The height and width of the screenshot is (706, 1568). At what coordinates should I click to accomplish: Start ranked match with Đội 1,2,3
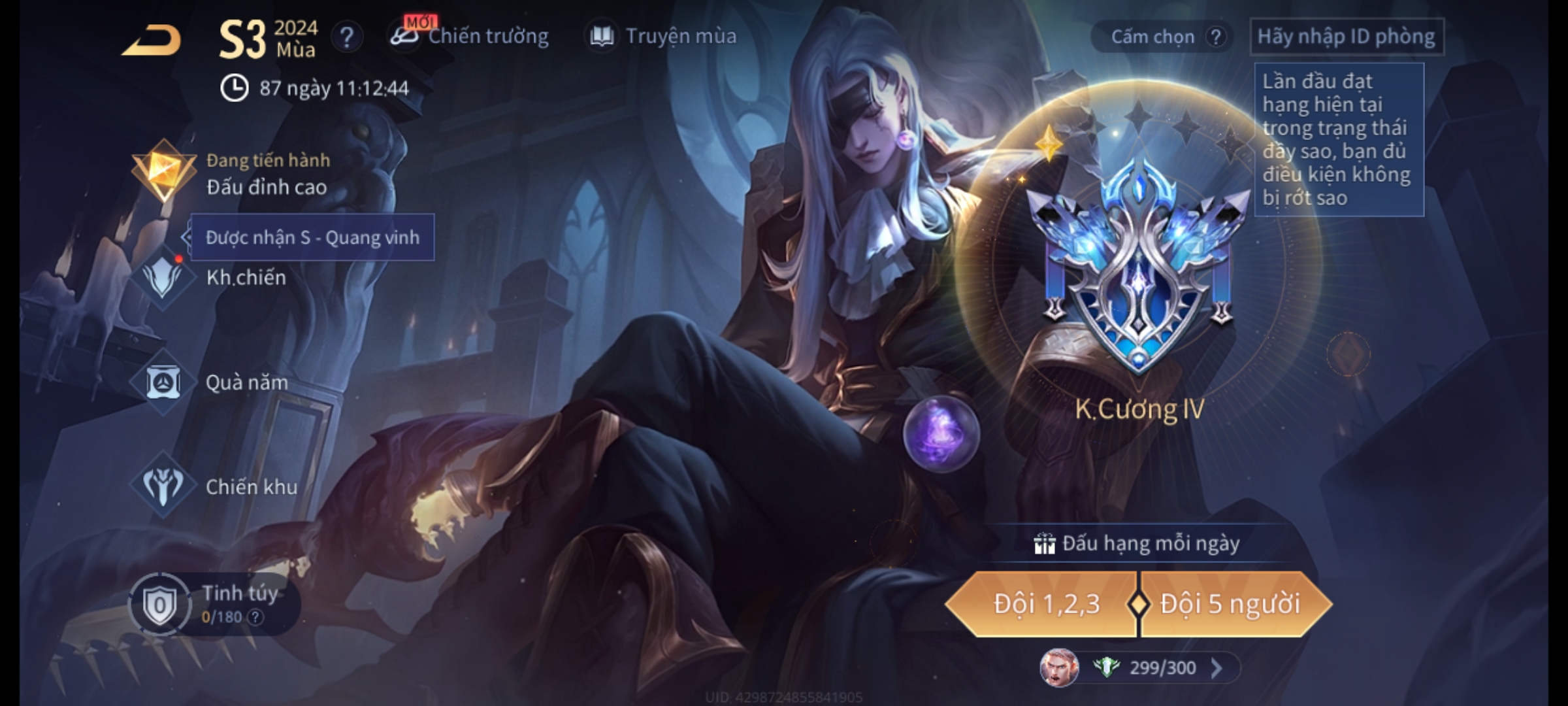point(1045,604)
